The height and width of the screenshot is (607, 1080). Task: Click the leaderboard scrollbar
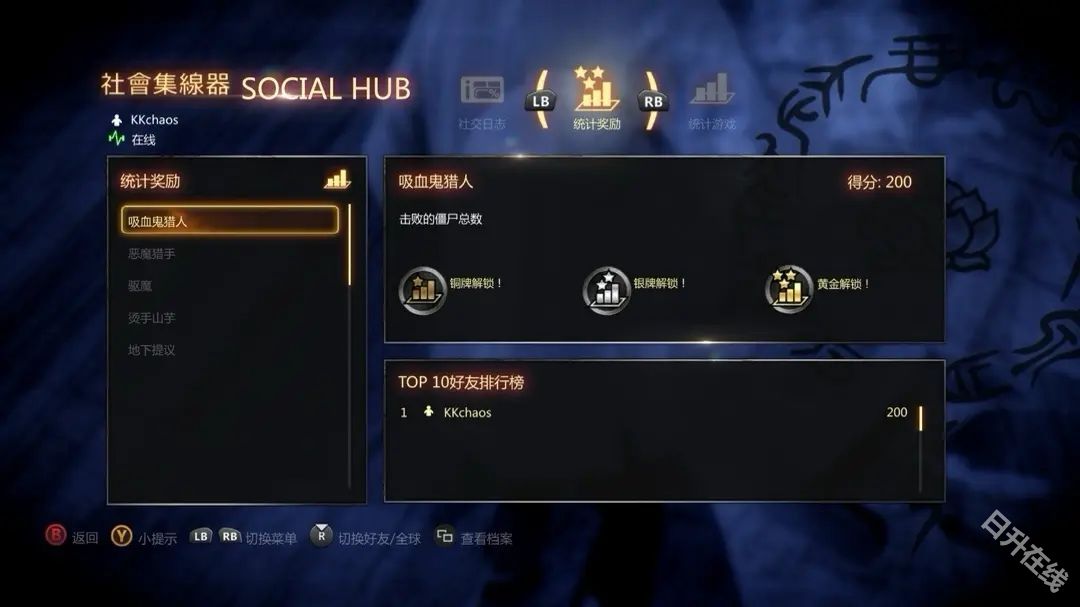(920, 447)
